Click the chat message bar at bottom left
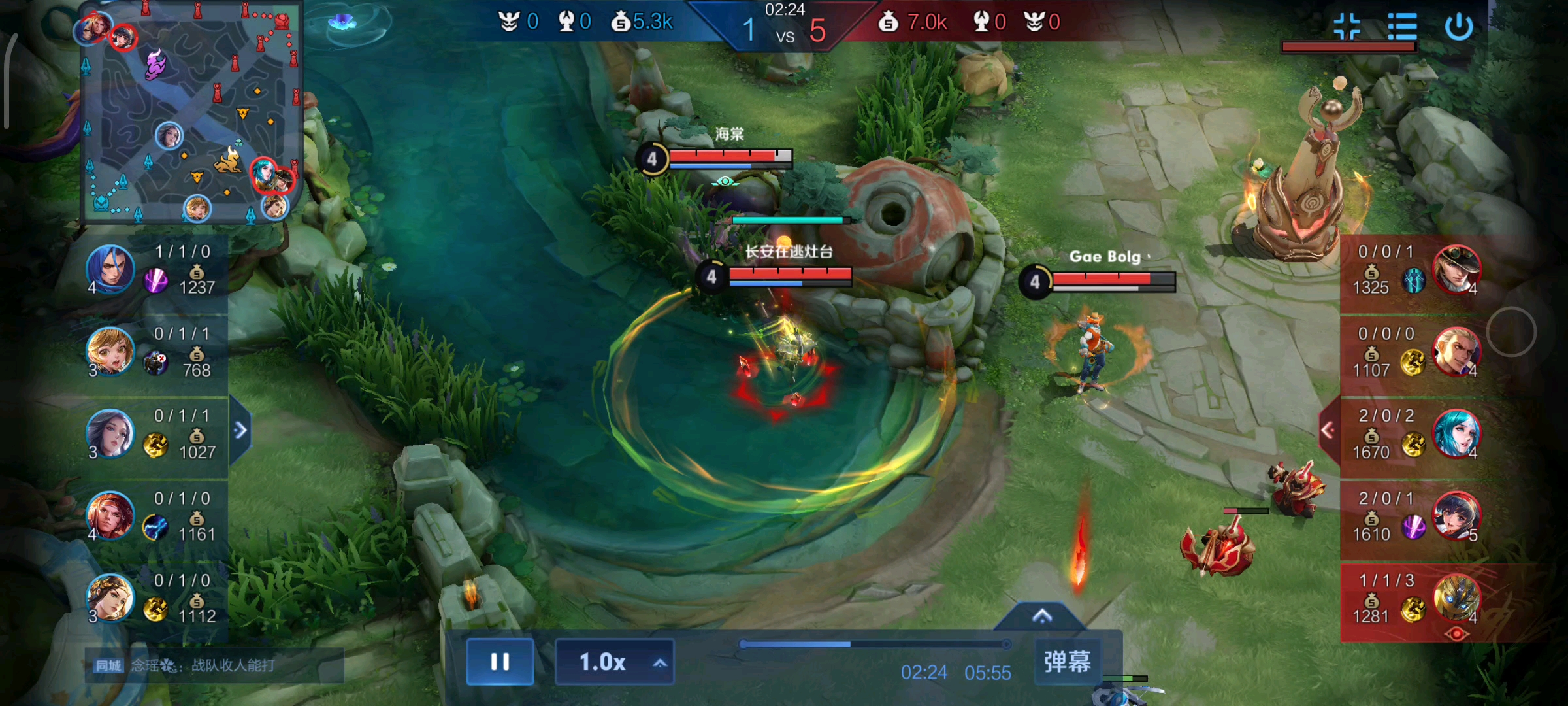The height and width of the screenshot is (706, 1568). (x=214, y=665)
